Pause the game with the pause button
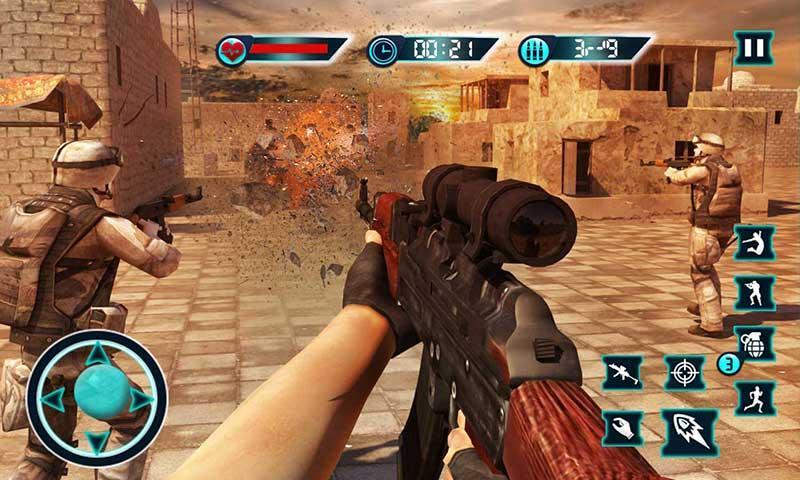This screenshot has height=480, width=800. point(753,47)
